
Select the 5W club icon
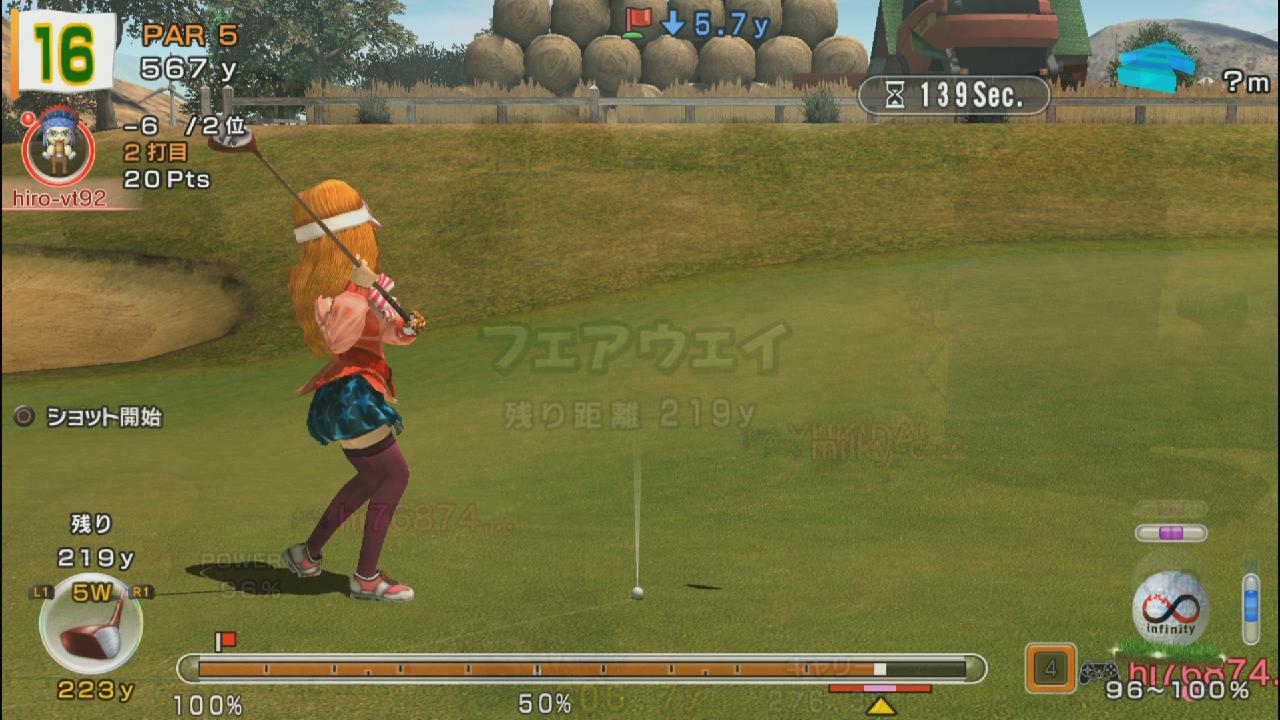coord(91,623)
